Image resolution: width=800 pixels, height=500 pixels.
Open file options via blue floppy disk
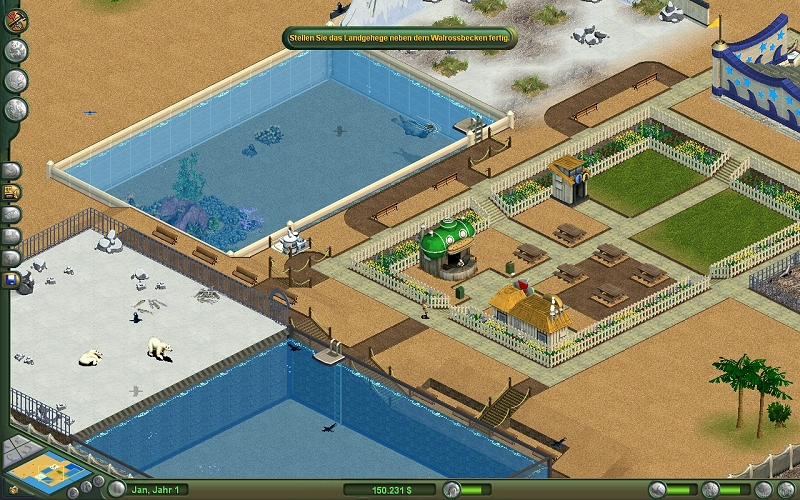tap(14, 281)
